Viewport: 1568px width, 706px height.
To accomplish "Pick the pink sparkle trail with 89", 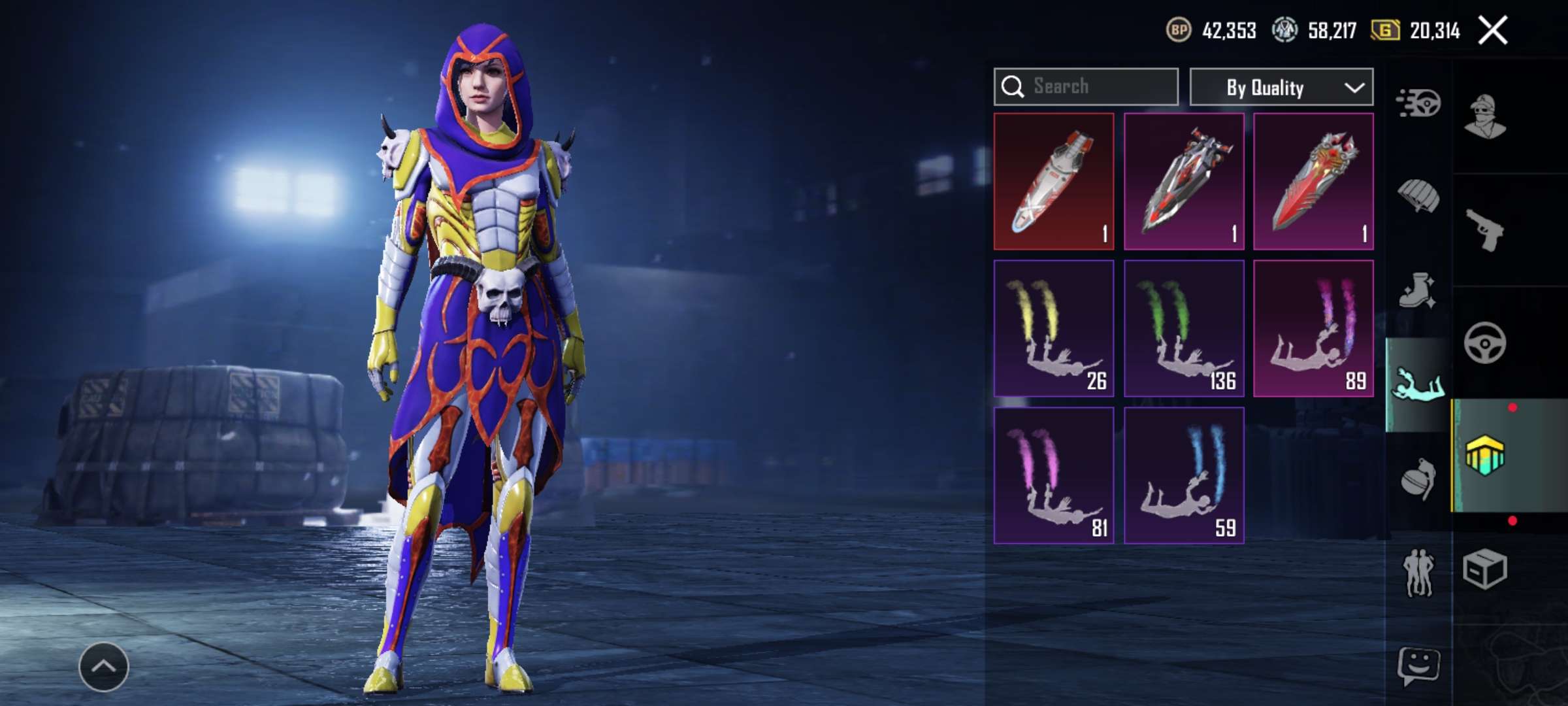I will (x=1313, y=328).
